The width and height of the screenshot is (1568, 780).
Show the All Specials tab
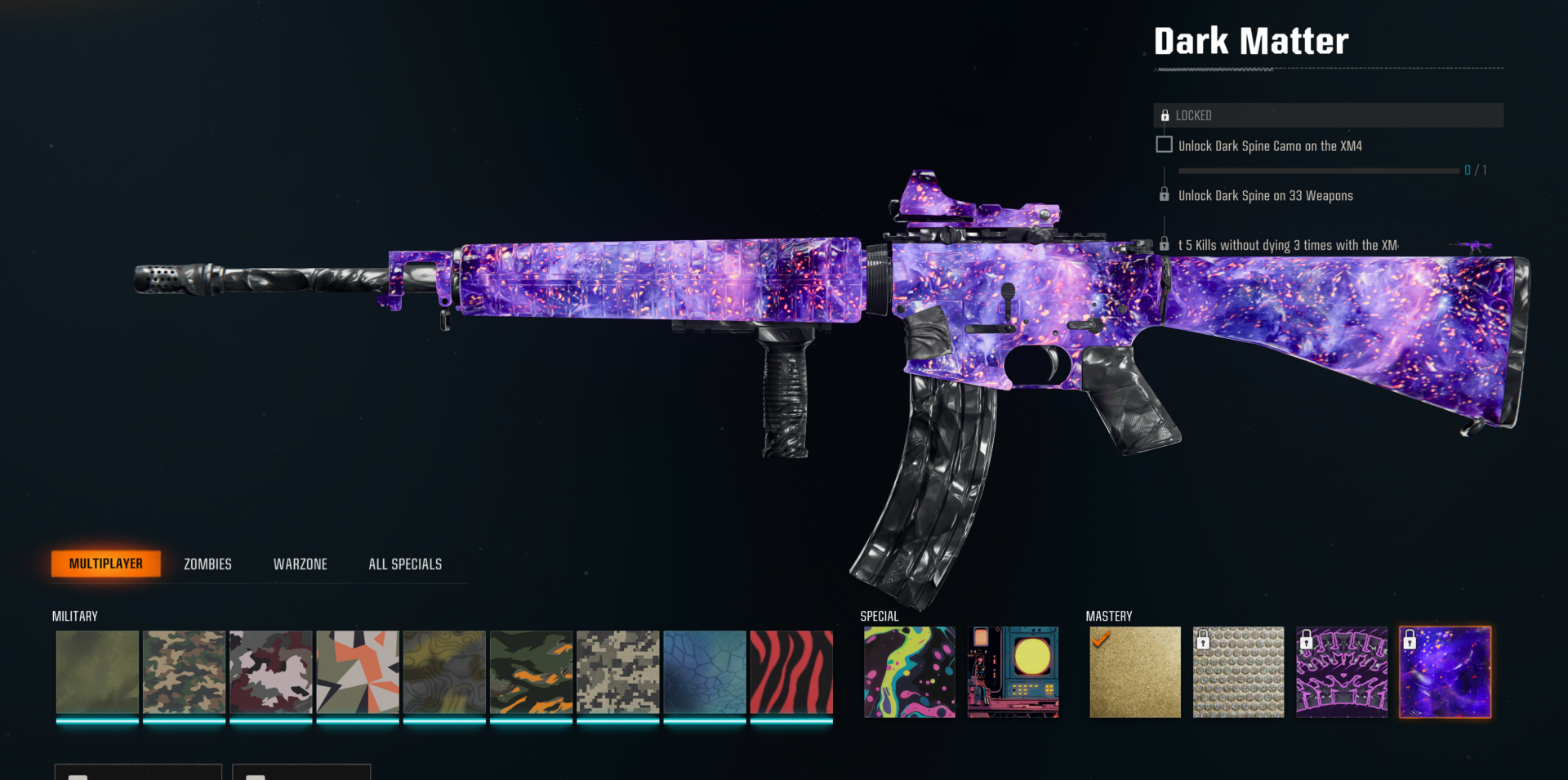[x=405, y=564]
